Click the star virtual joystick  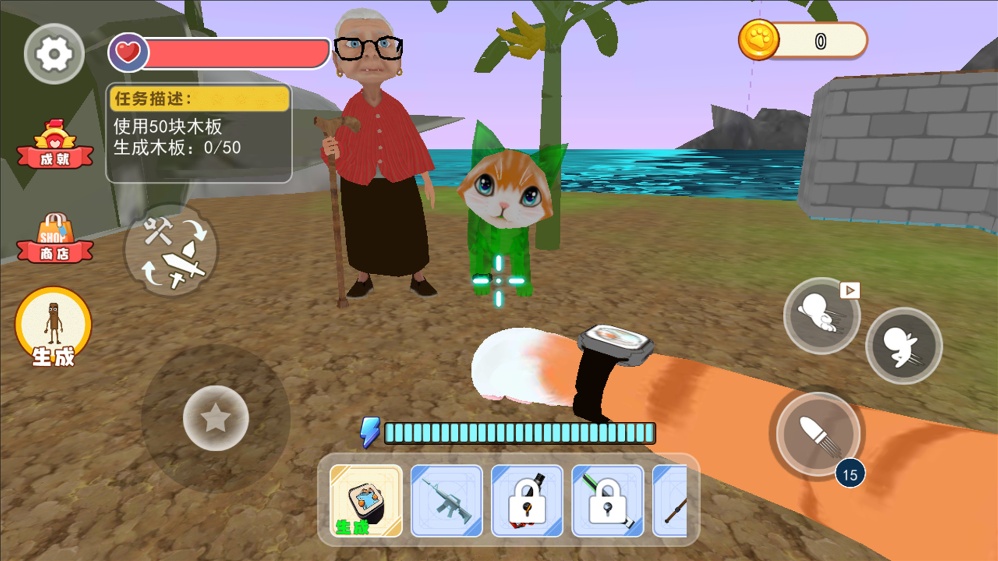[x=216, y=418]
